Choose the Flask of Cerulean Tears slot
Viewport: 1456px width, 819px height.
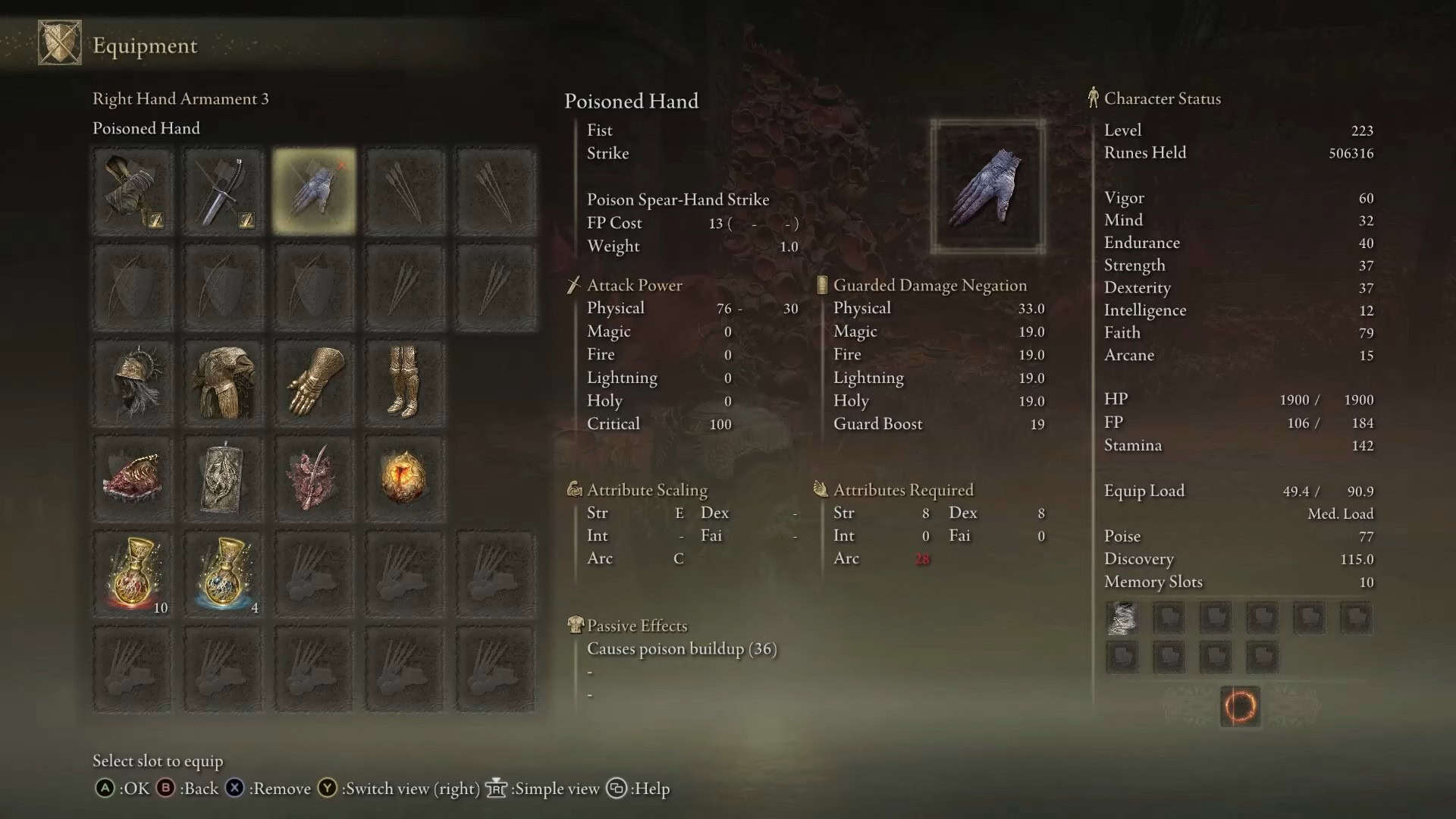(223, 574)
